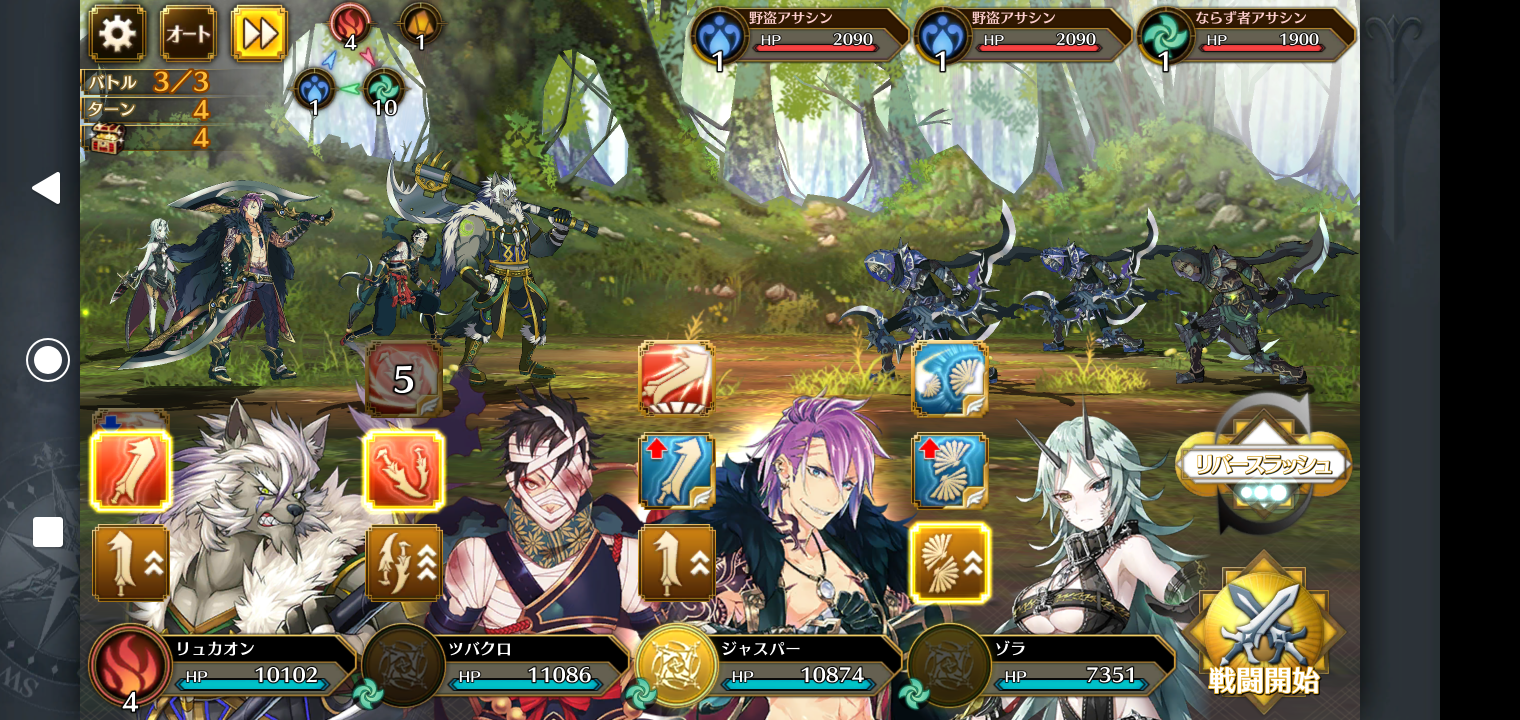Select ジャスパー's red slash skill
This screenshot has height=720, width=1520.
(x=676, y=379)
